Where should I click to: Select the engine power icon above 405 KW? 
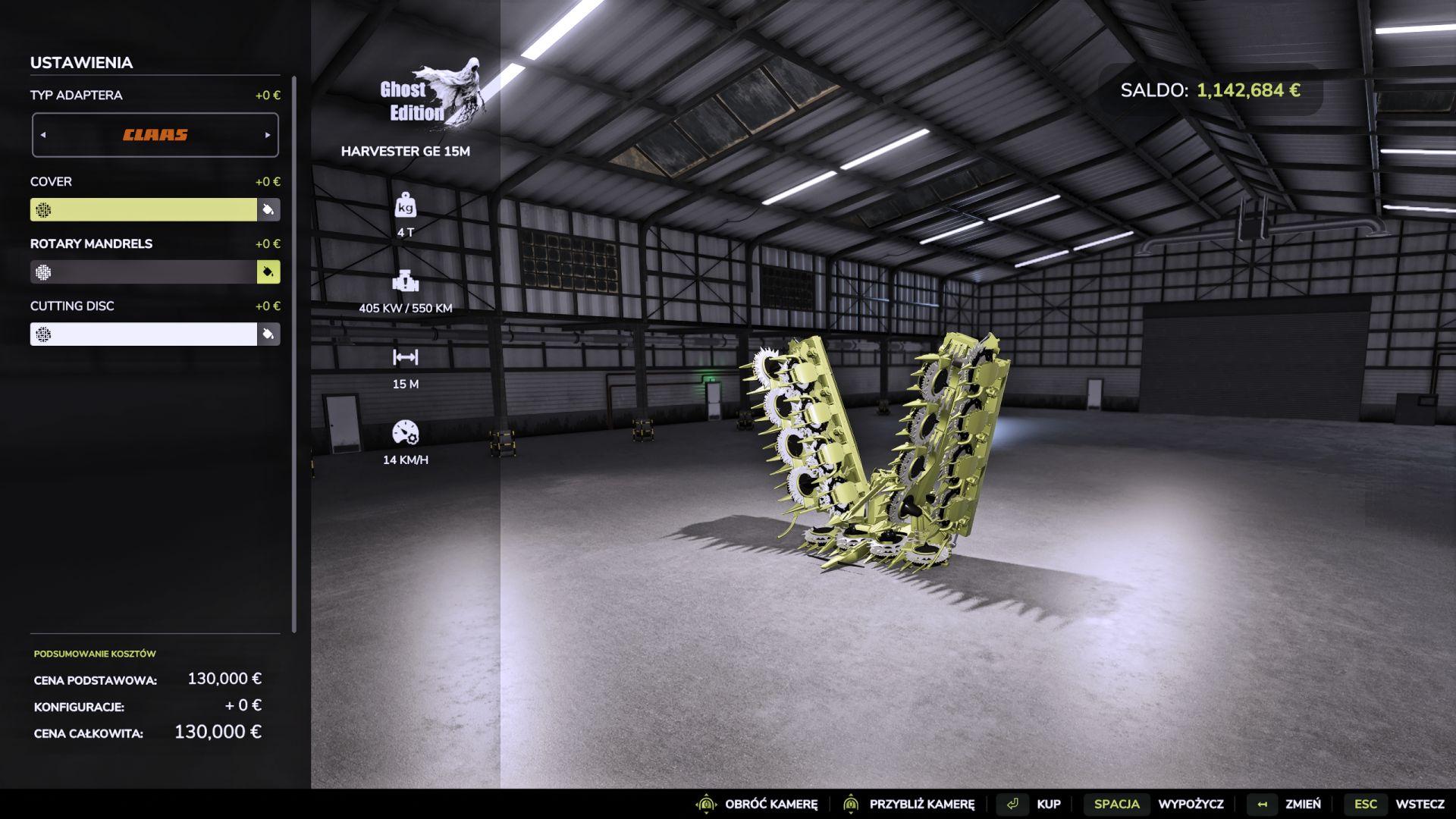click(x=407, y=283)
